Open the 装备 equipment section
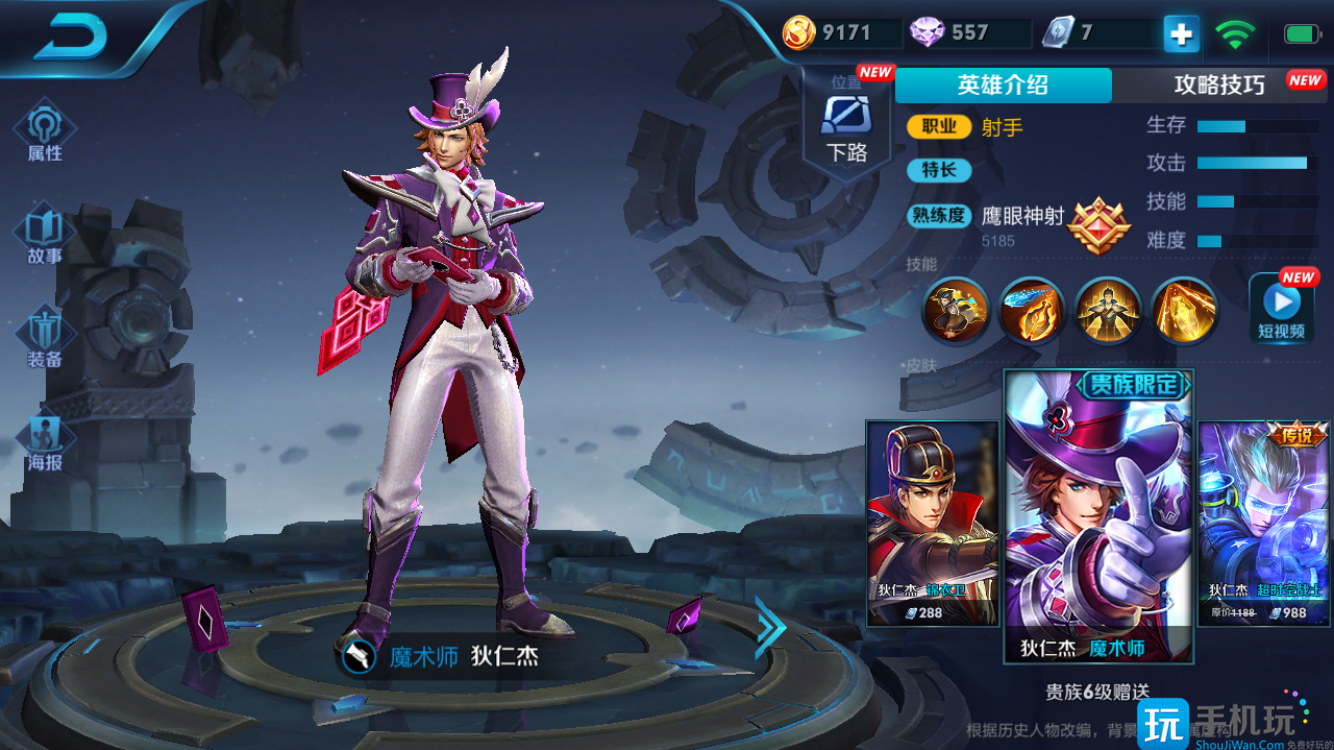Image resolution: width=1334 pixels, height=750 pixels. (45, 340)
